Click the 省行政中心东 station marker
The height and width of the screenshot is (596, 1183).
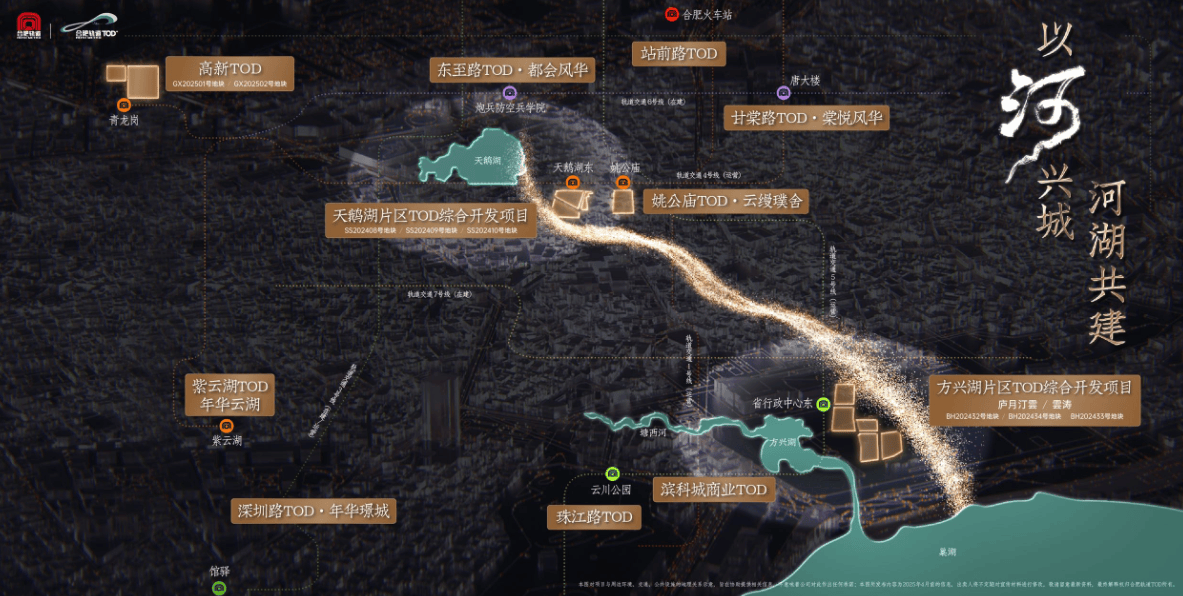coord(823,404)
